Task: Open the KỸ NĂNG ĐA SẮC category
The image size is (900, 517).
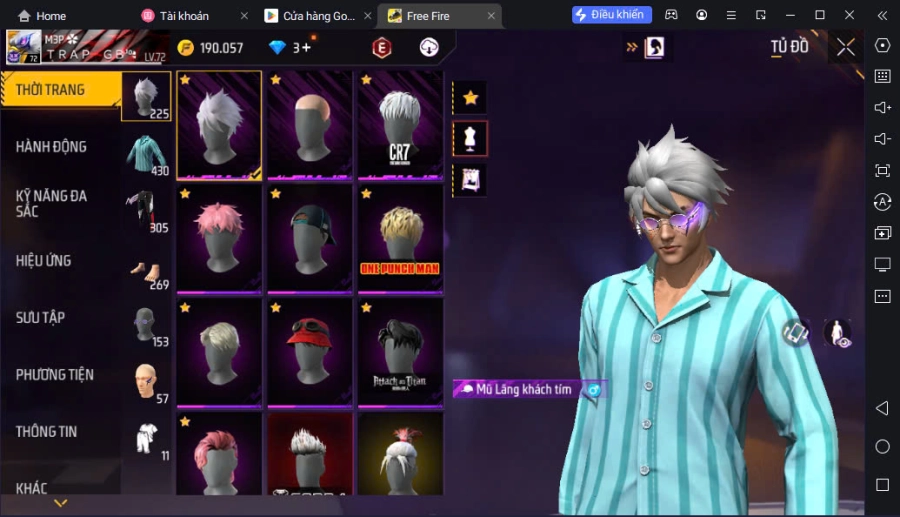Action: [52, 203]
